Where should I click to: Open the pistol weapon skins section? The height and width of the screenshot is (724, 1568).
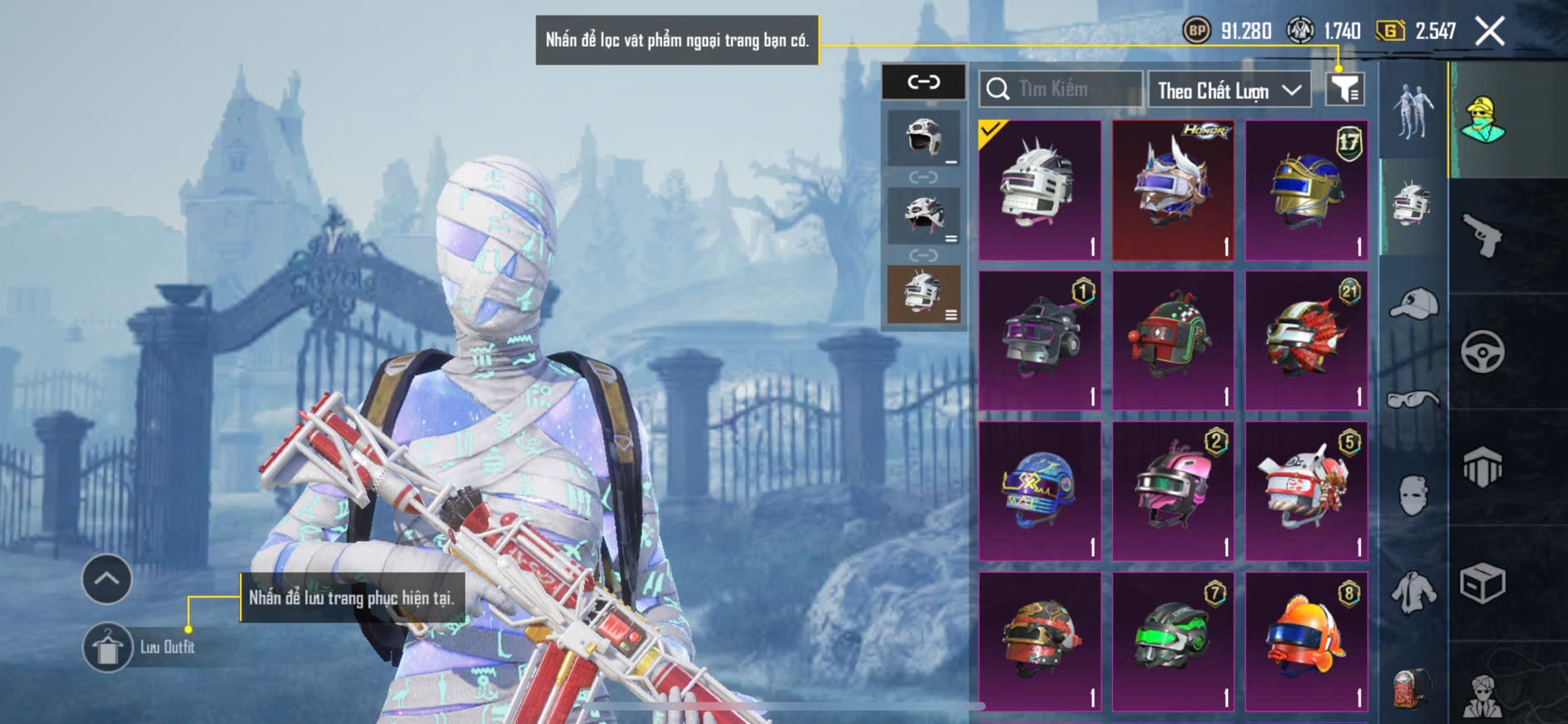click(1483, 235)
